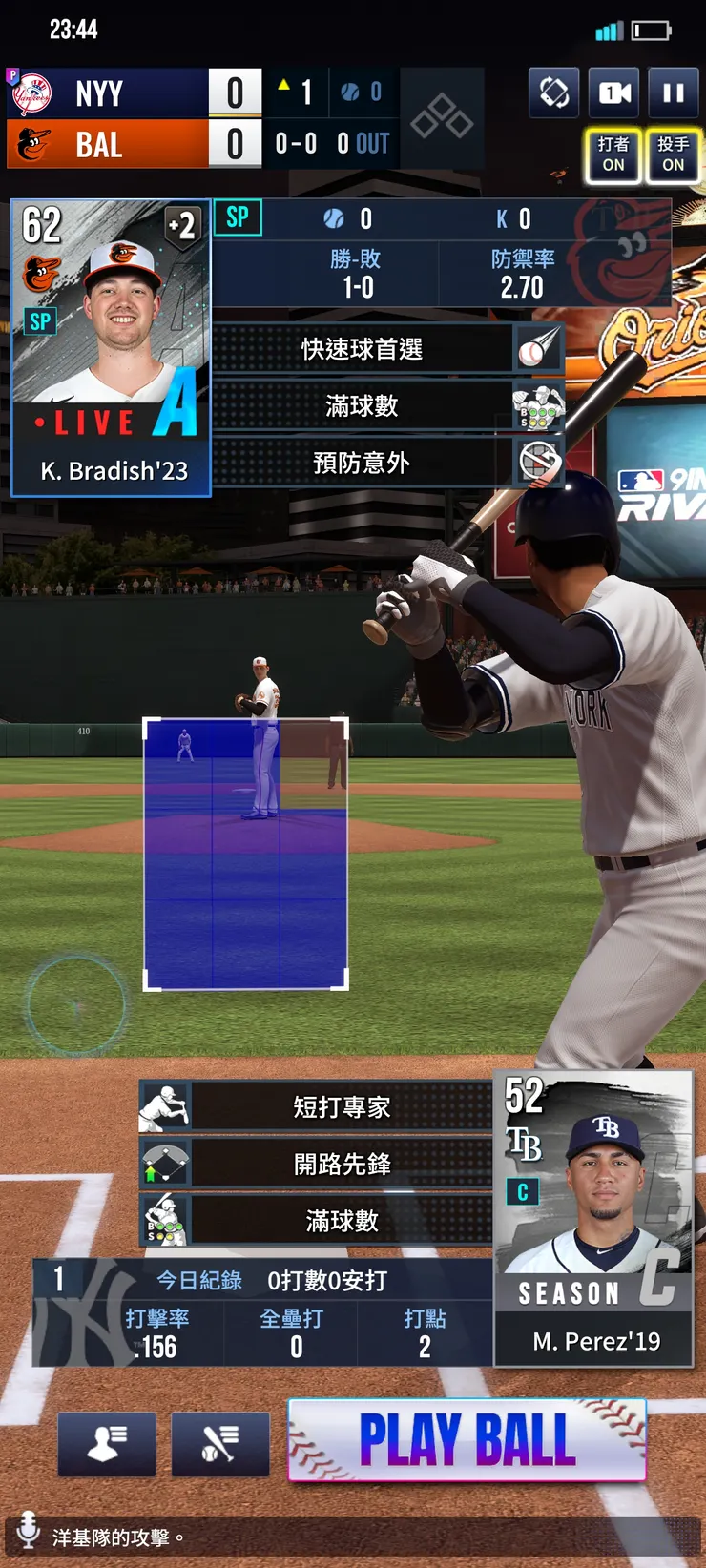The image size is (706, 1568).
Task: Tap the PLAY BALL button
Action: tap(467, 1439)
